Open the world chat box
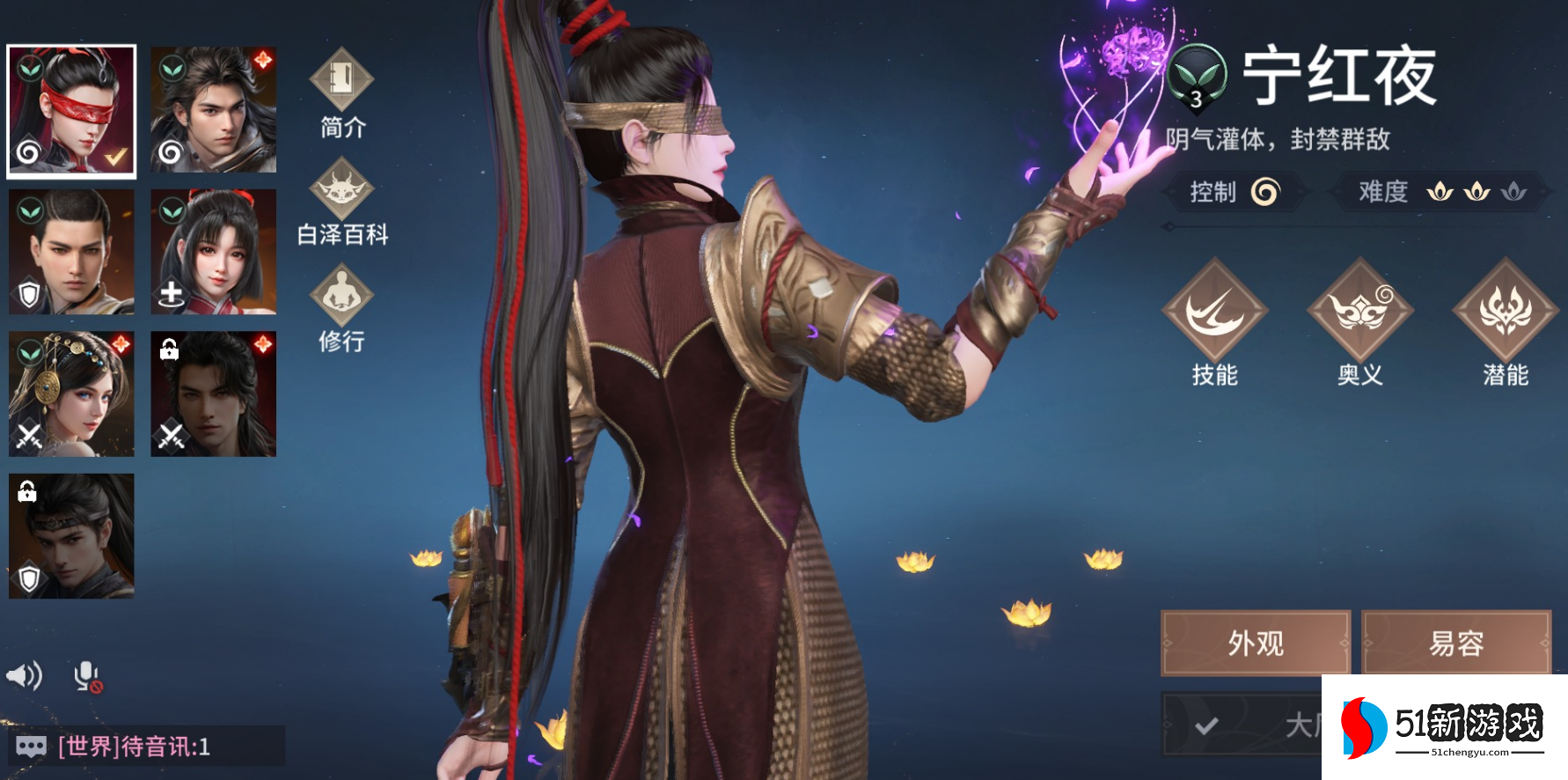This screenshot has width=1568, height=780. (145, 747)
